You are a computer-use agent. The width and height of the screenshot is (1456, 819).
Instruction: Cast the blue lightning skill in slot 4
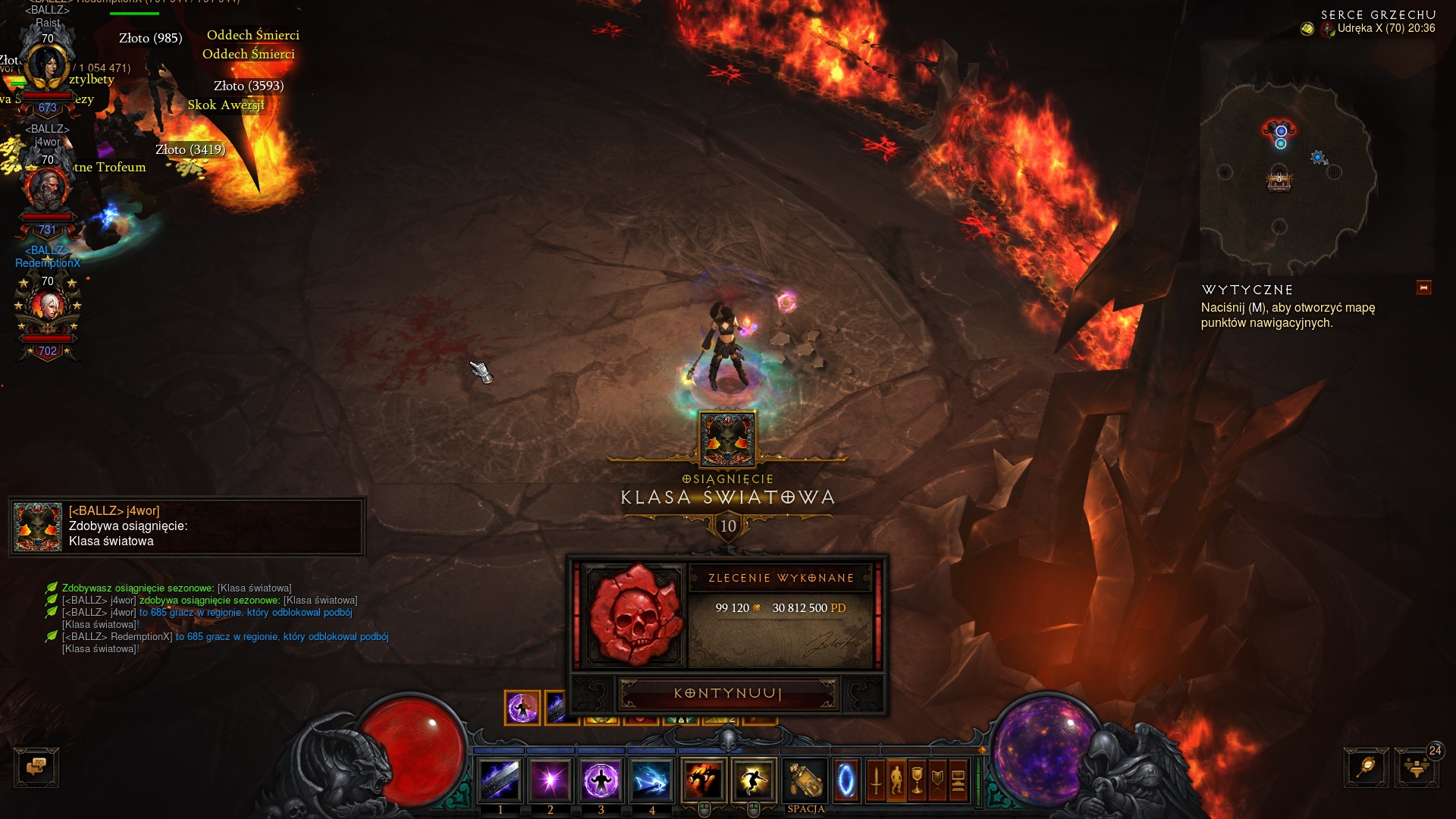tap(651, 780)
